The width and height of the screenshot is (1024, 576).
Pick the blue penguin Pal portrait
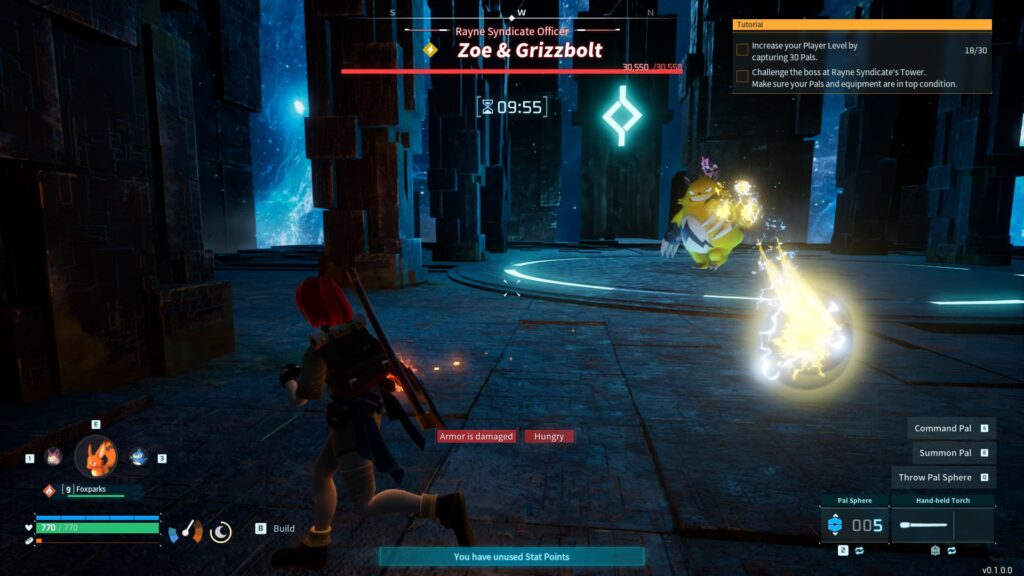click(138, 457)
